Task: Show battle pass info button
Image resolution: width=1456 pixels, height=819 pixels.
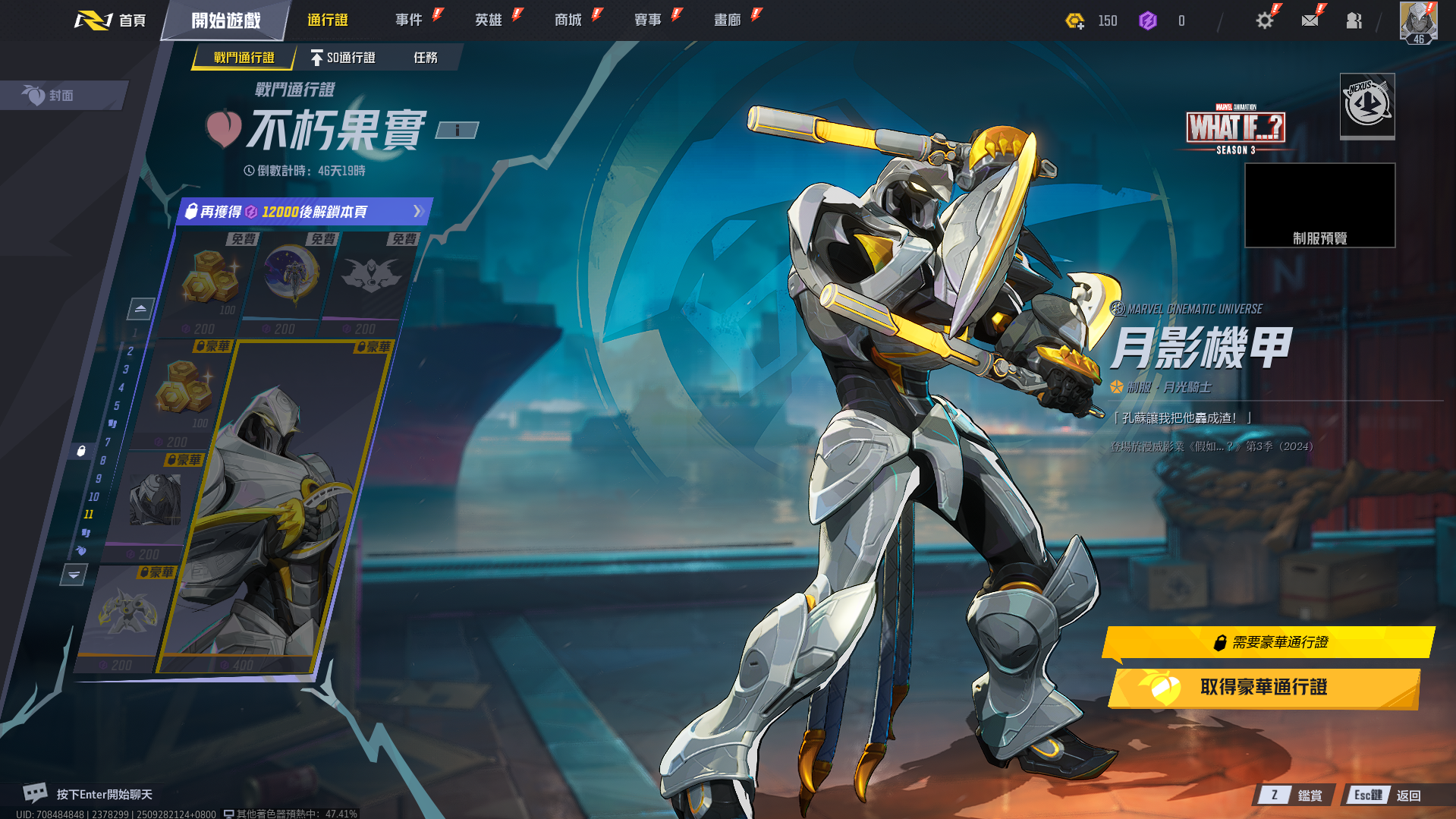Action: click(457, 131)
